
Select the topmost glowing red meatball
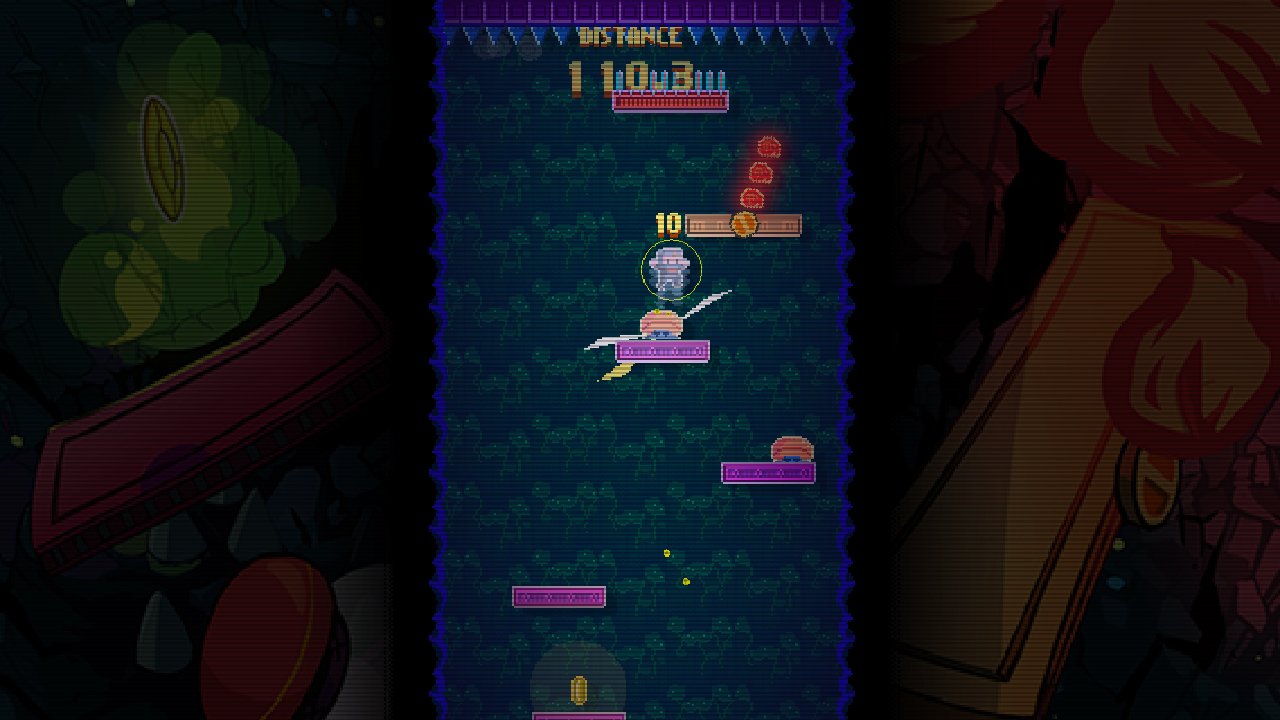click(768, 146)
